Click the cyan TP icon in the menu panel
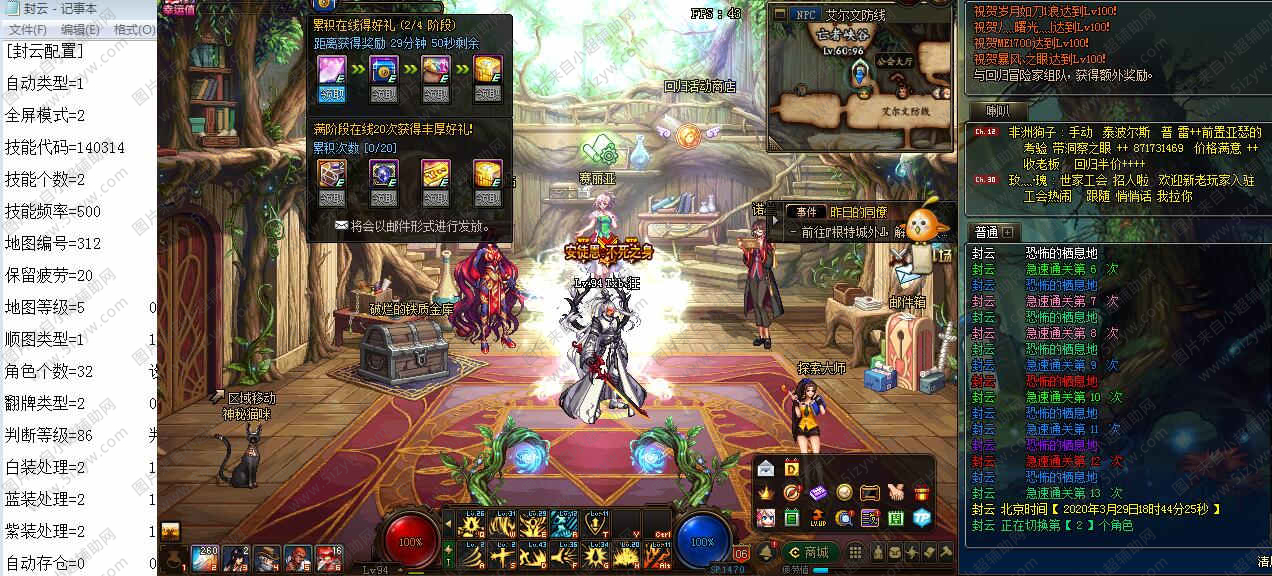 (x=921, y=517)
